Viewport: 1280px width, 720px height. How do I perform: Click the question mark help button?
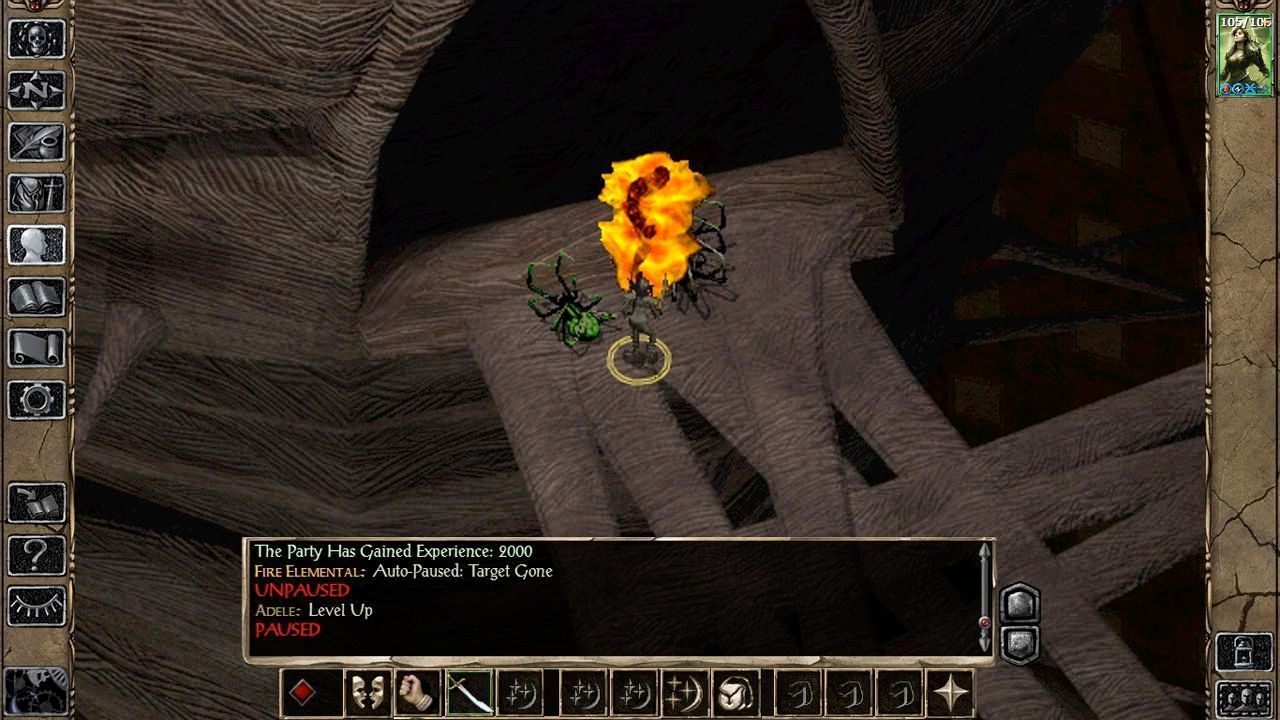37,555
